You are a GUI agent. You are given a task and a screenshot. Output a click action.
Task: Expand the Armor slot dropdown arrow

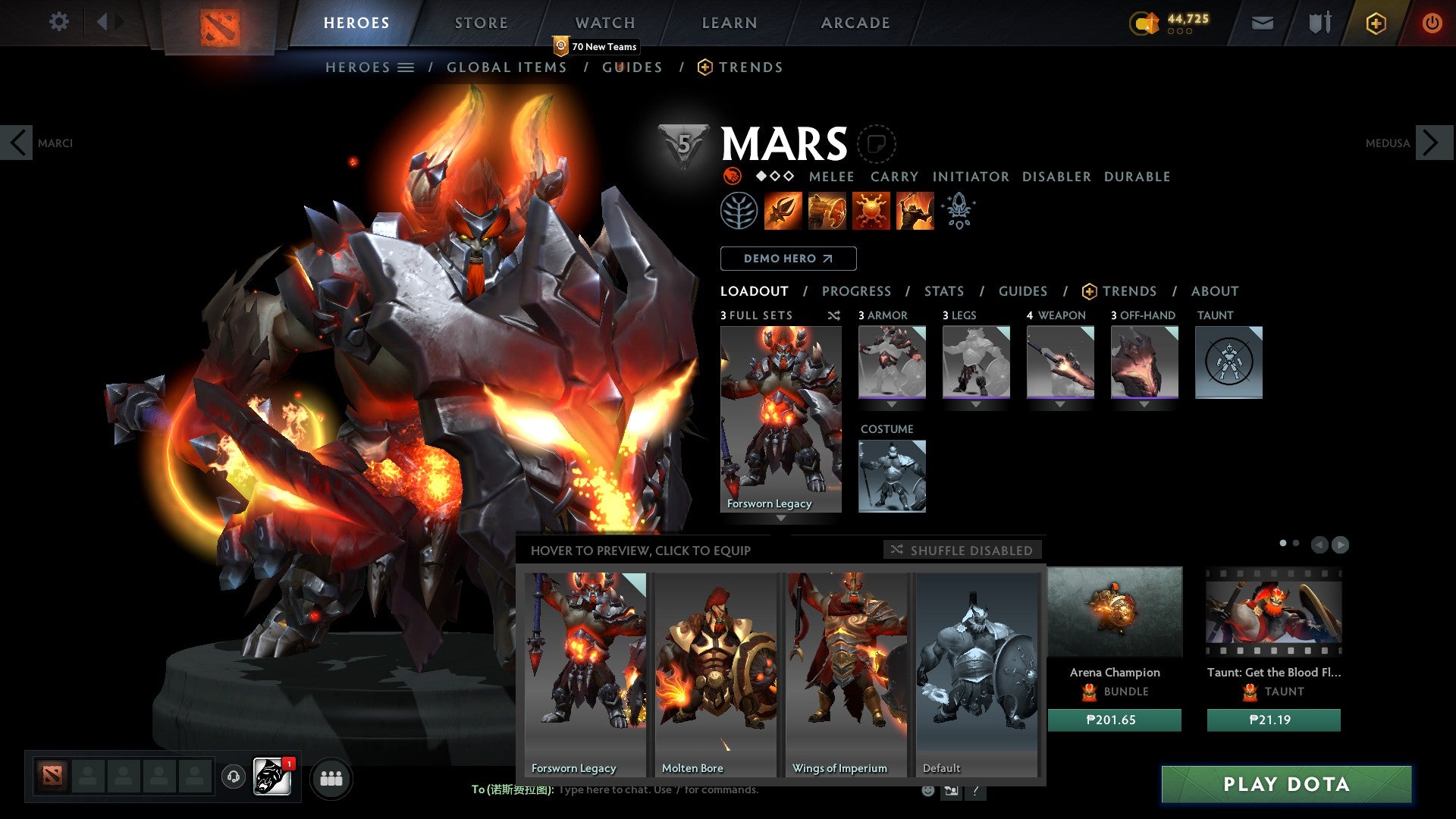[x=892, y=404]
